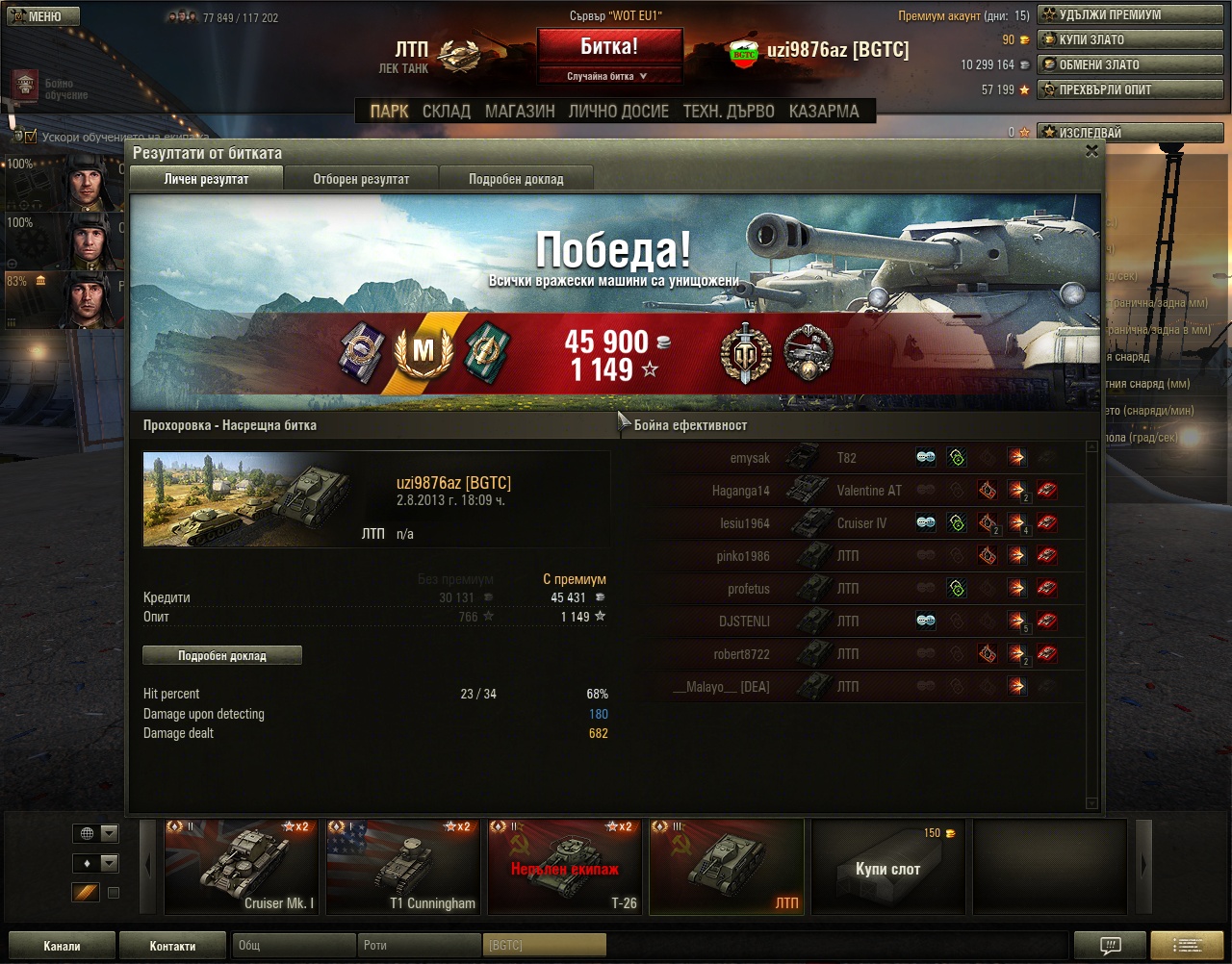
Task: Close the battle results window
Action: [1091, 151]
